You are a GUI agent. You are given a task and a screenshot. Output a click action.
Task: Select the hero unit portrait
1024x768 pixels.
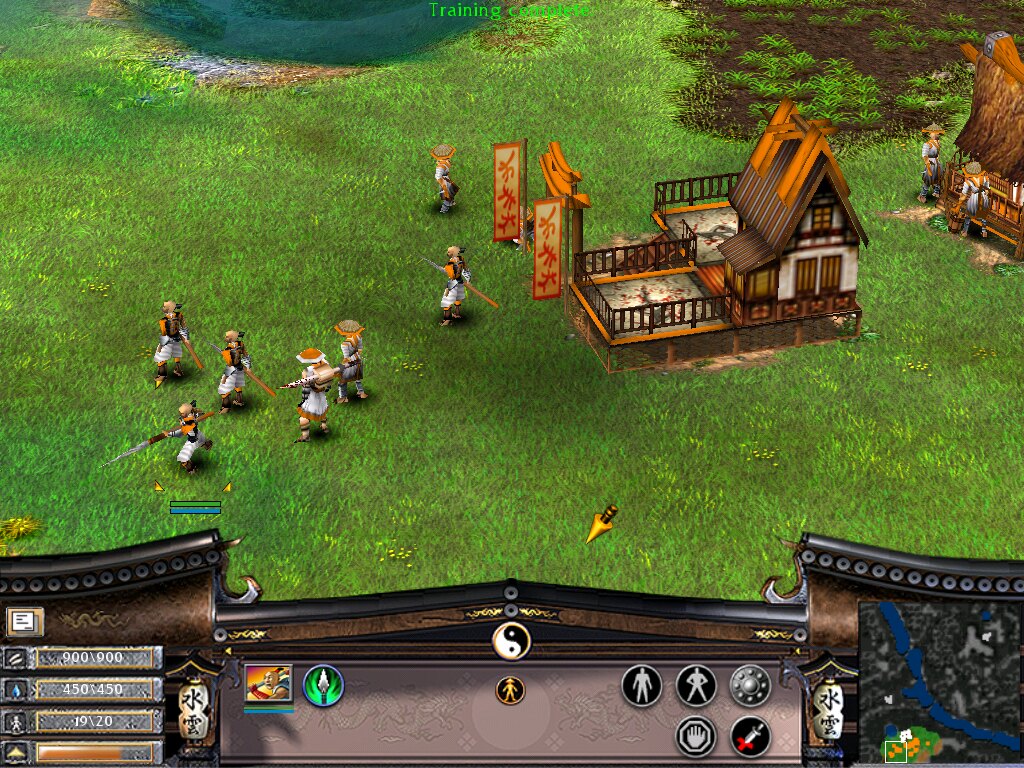click(268, 685)
